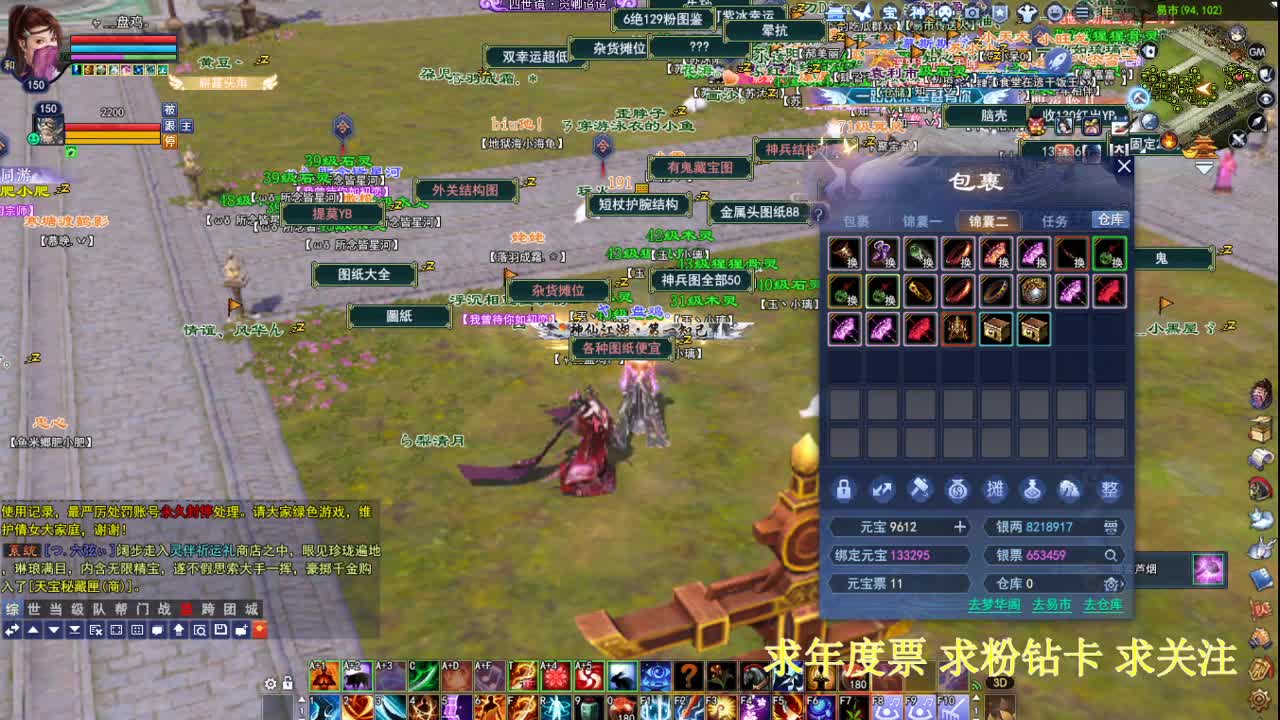This screenshot has height=720, width=1280.
Task: Select the lock icon in the bag toolbar
Action: pyautogui.click(x=845, y=490)
